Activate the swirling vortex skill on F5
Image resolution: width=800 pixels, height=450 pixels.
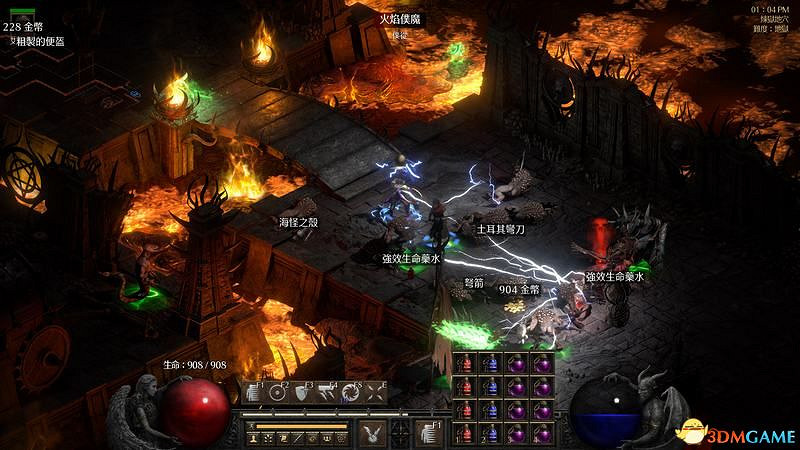click(351, 393)
